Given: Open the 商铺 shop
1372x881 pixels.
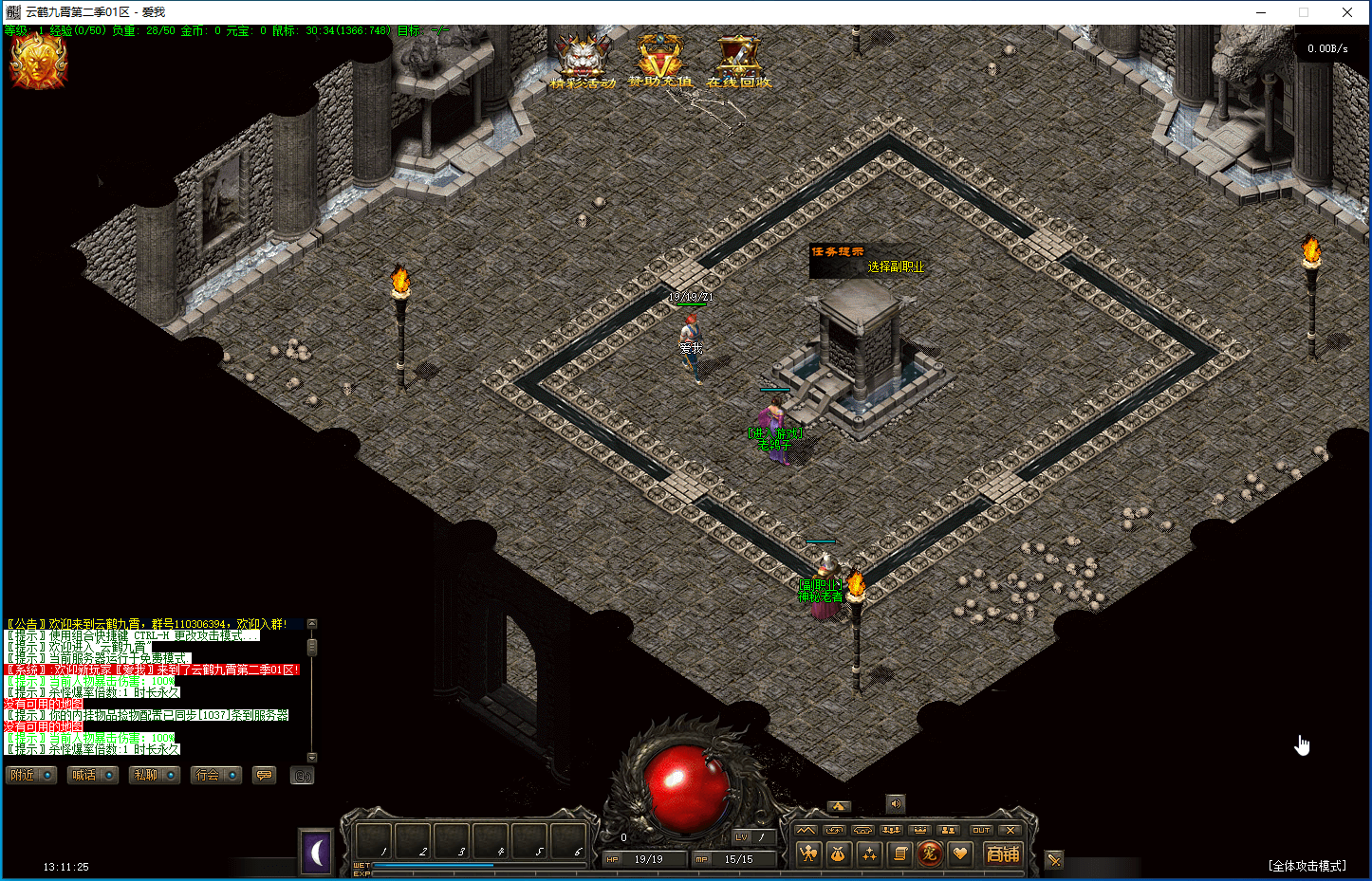Looking at the screenshot, I should [1003, 854].
